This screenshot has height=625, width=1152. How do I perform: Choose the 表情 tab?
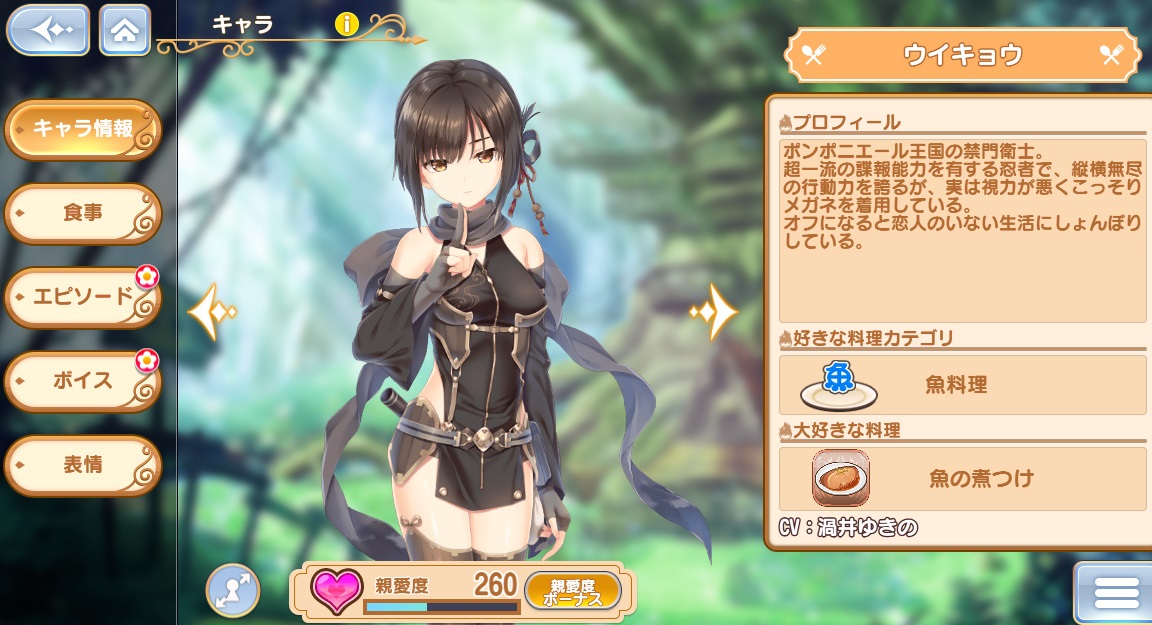coord(83,465)
